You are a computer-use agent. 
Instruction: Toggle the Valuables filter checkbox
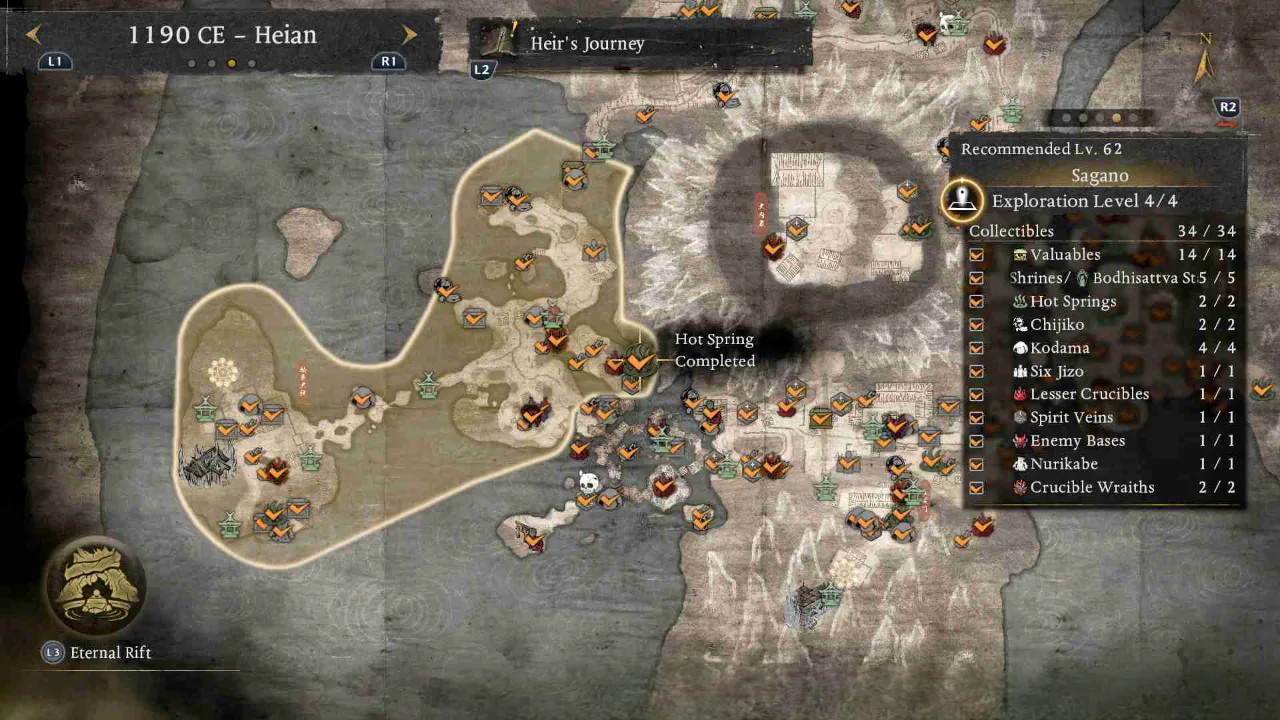tap(976, 255)
